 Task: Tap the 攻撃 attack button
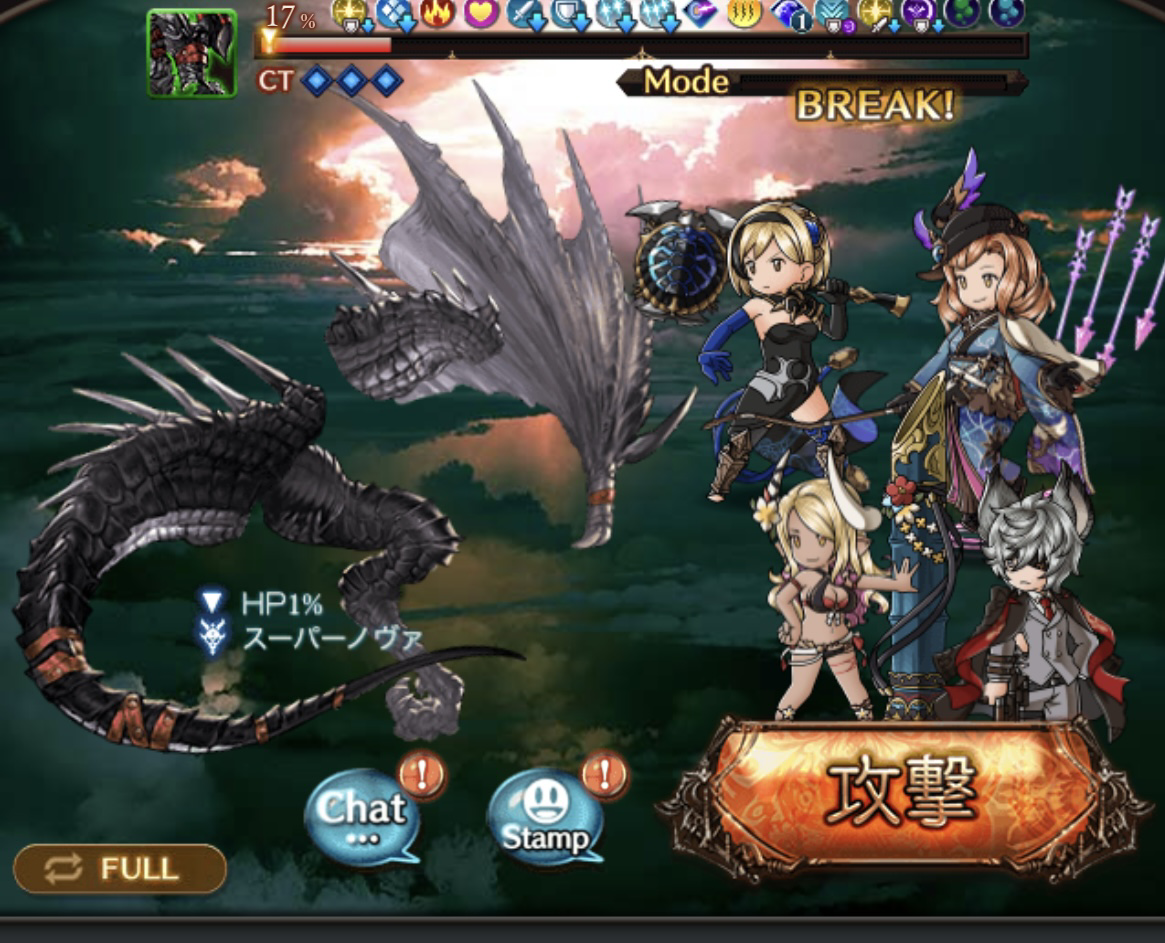coord(900,797)
